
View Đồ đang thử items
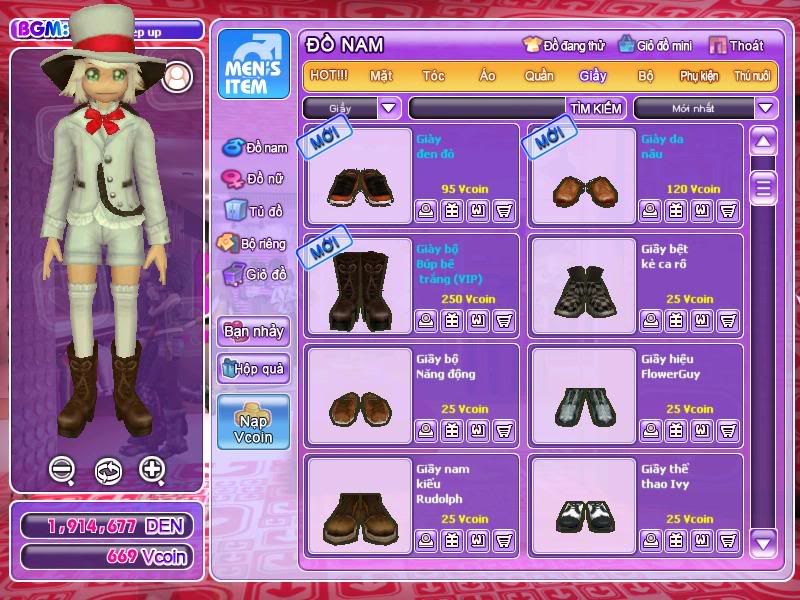tap(564, 45)
